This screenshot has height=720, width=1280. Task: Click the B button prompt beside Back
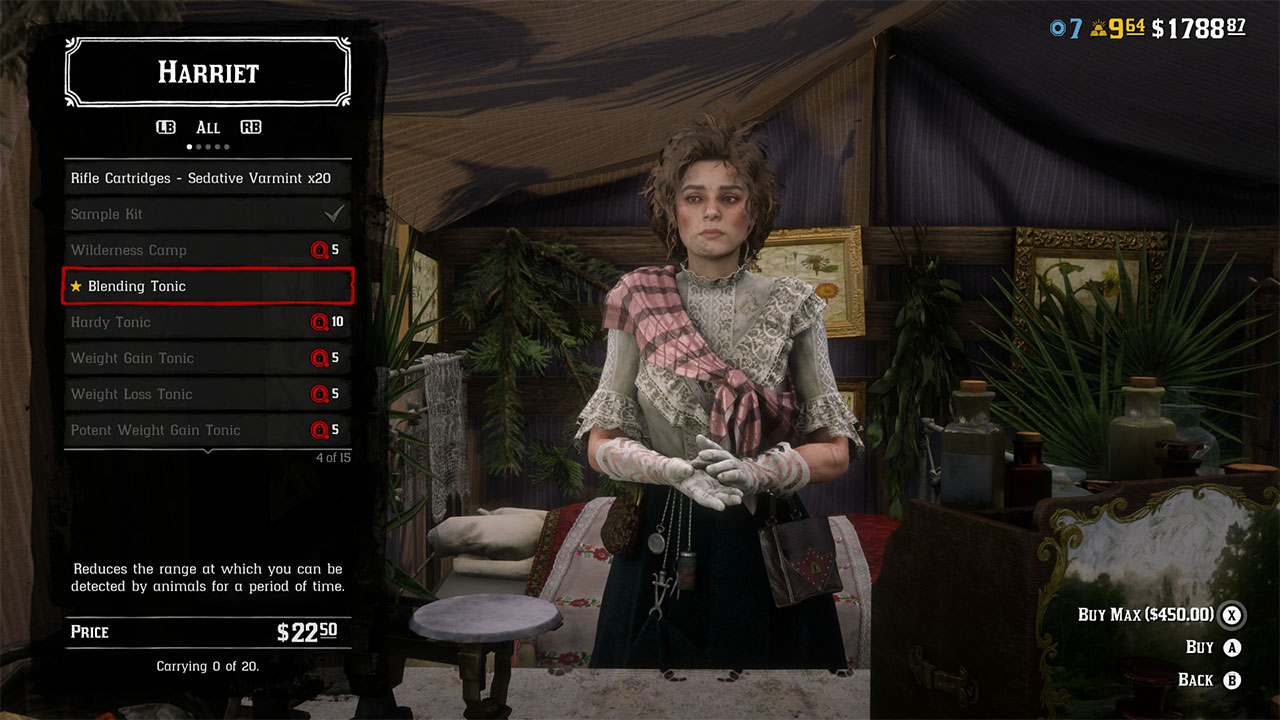coord(1231,679)
